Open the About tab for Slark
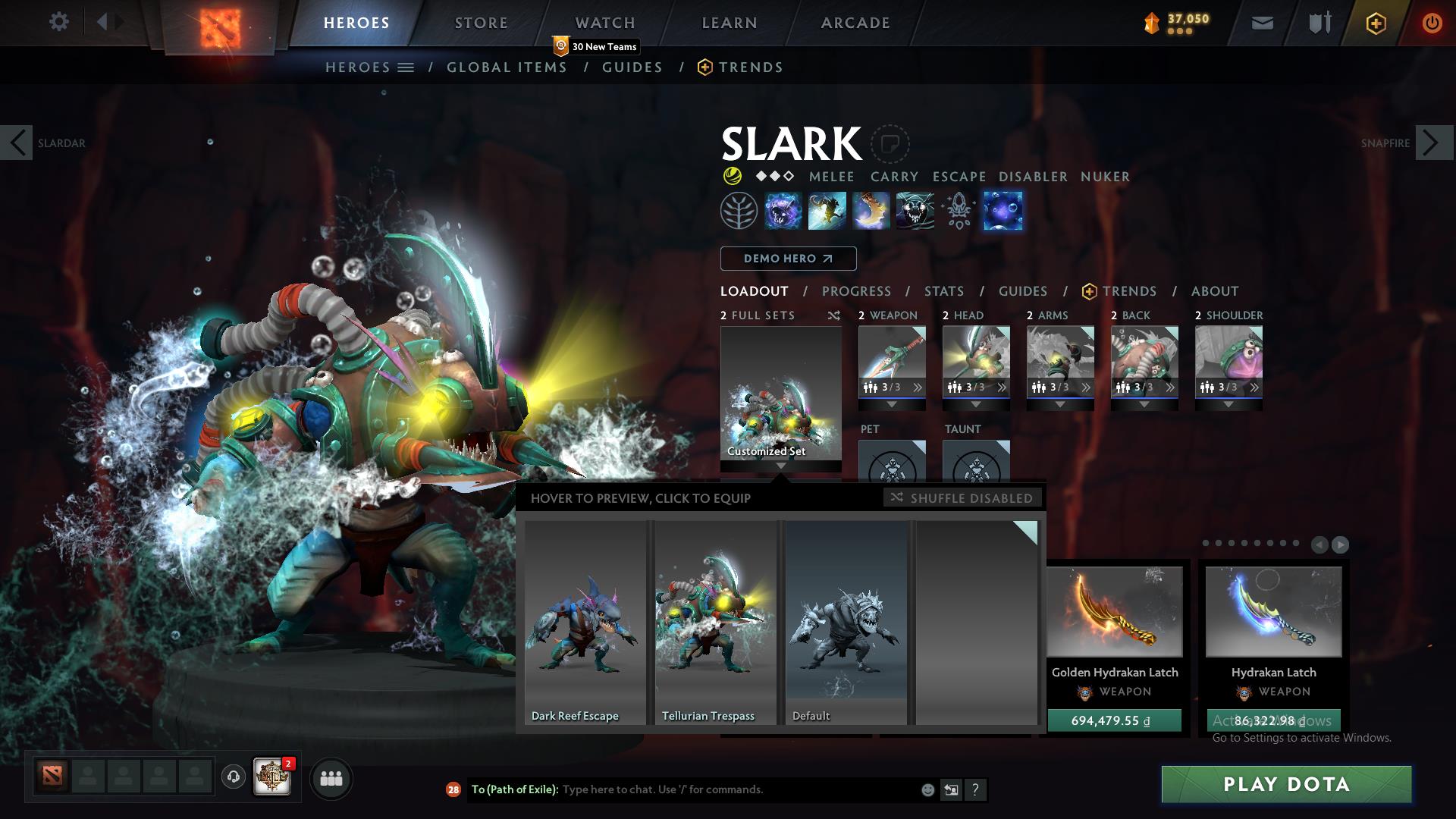The height and width of the screenshot is (819, 1456). (x=1214, y=291)
